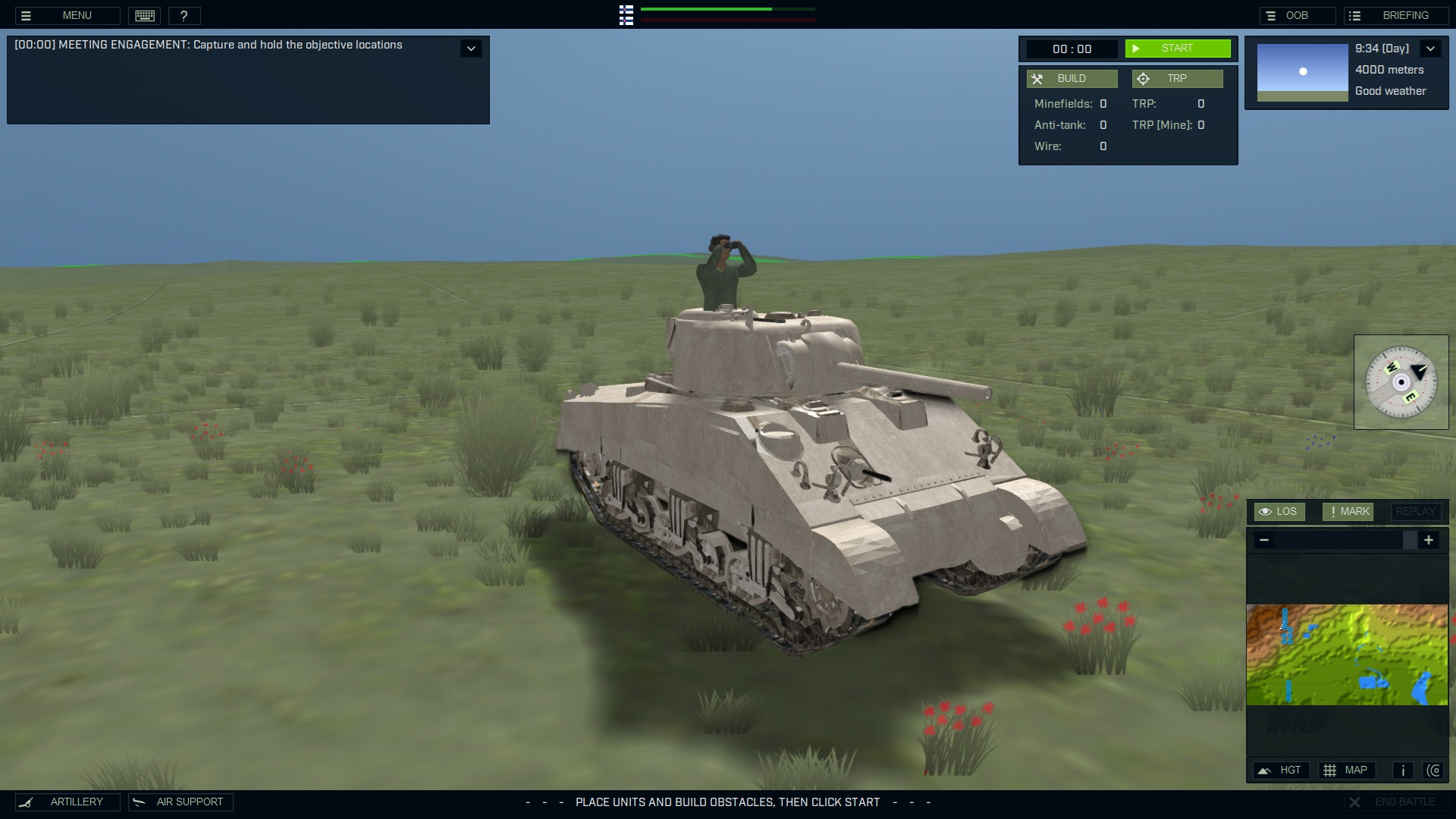Select the HGT height map view

[1282, 770]
